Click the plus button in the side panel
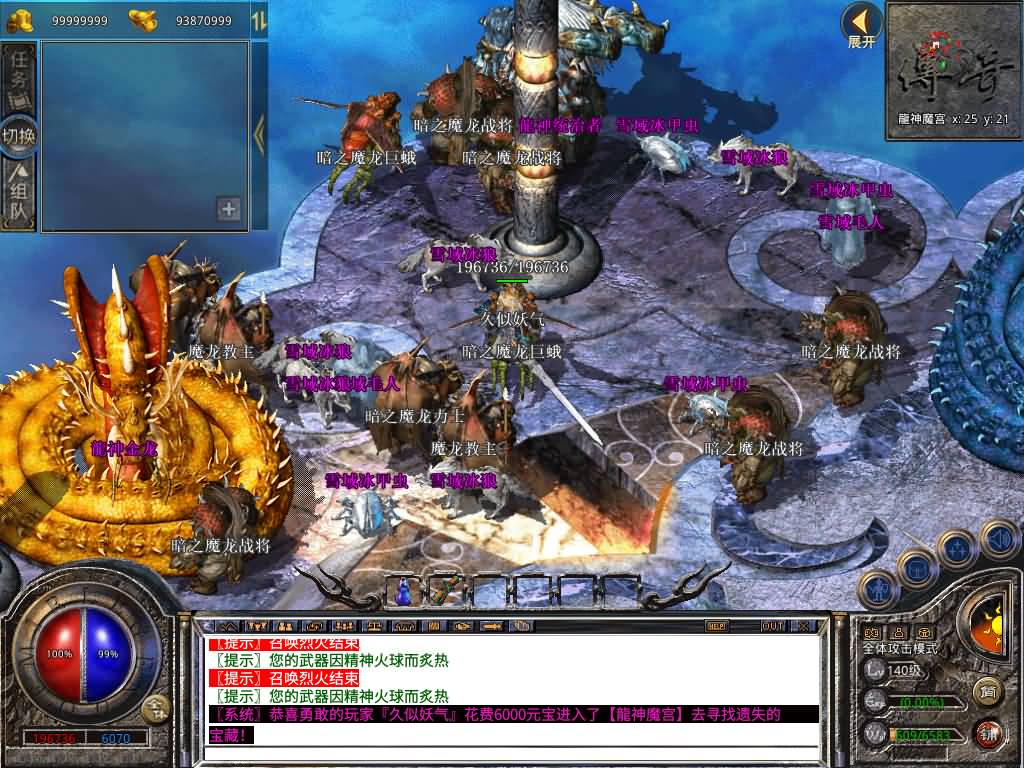The height and width of the screenshot is (768, 1024). (229, 209)
